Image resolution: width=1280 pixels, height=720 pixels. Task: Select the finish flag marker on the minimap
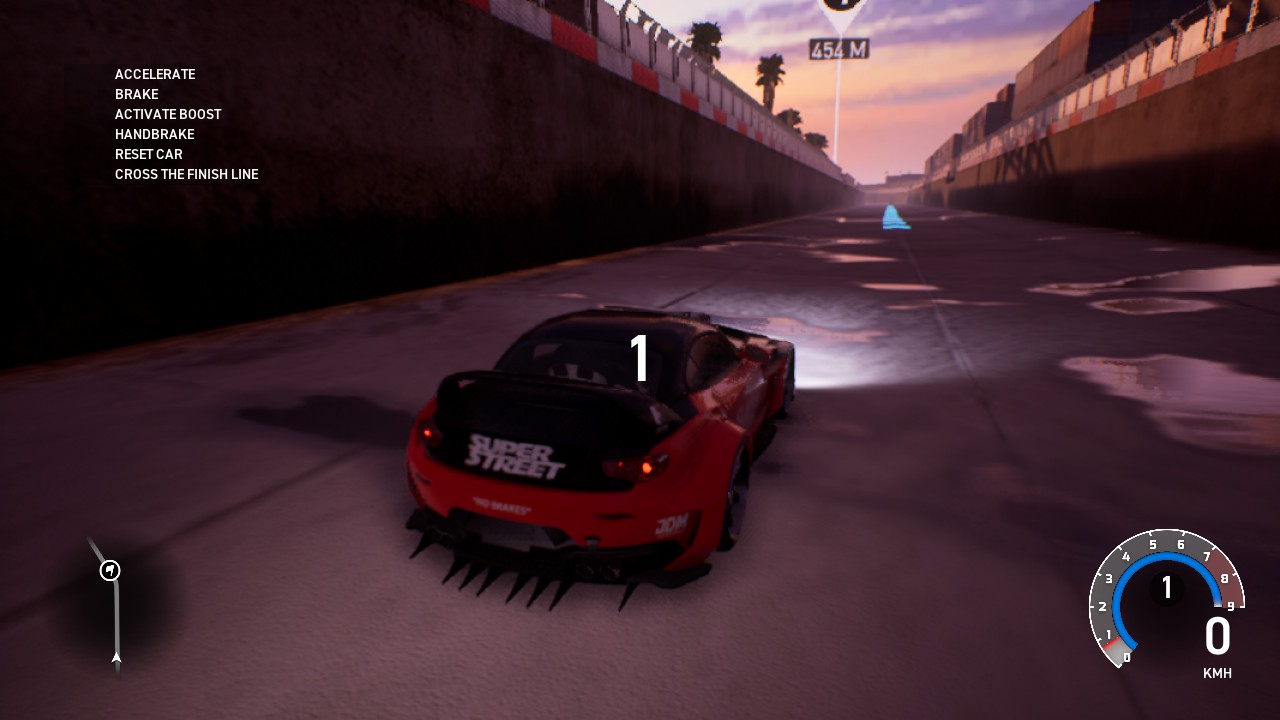(x=110, y=570)
